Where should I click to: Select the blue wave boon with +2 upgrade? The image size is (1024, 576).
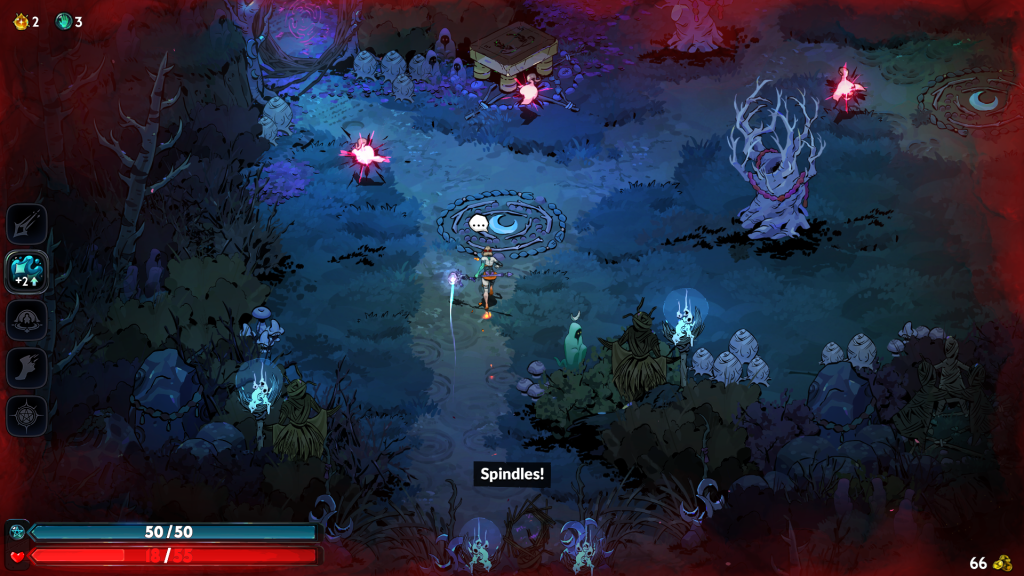pyautogui.click(x=27, y=271)
